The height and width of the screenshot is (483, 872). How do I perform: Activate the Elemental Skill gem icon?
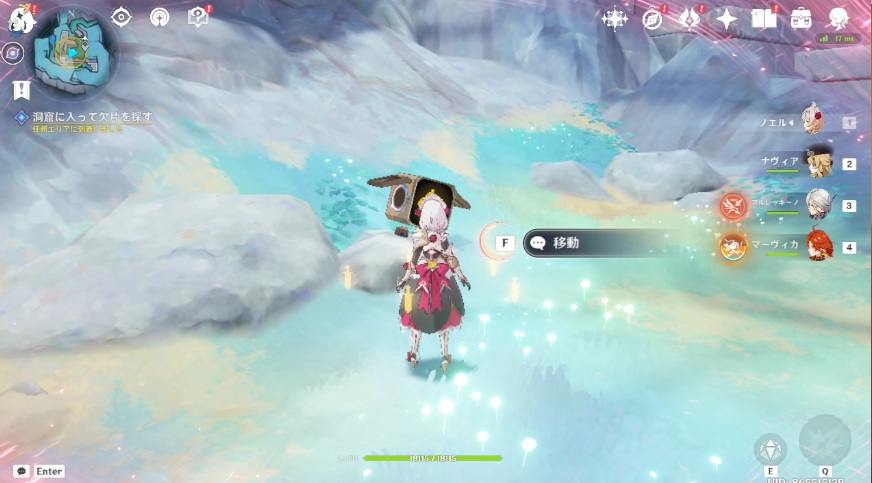click(770, 449)
